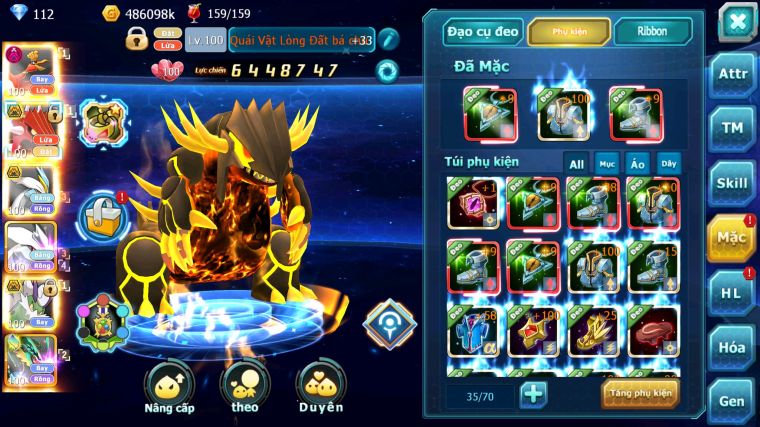Viewport: 760px width, 427px height.
Task: Tap the Nâng cấp upgrade button
Action: (x=169, y=388)
